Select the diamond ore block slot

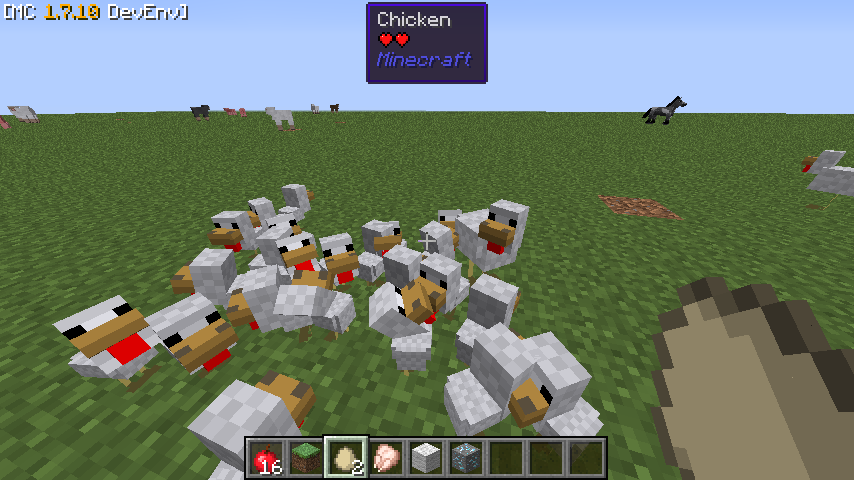(466, 458)
